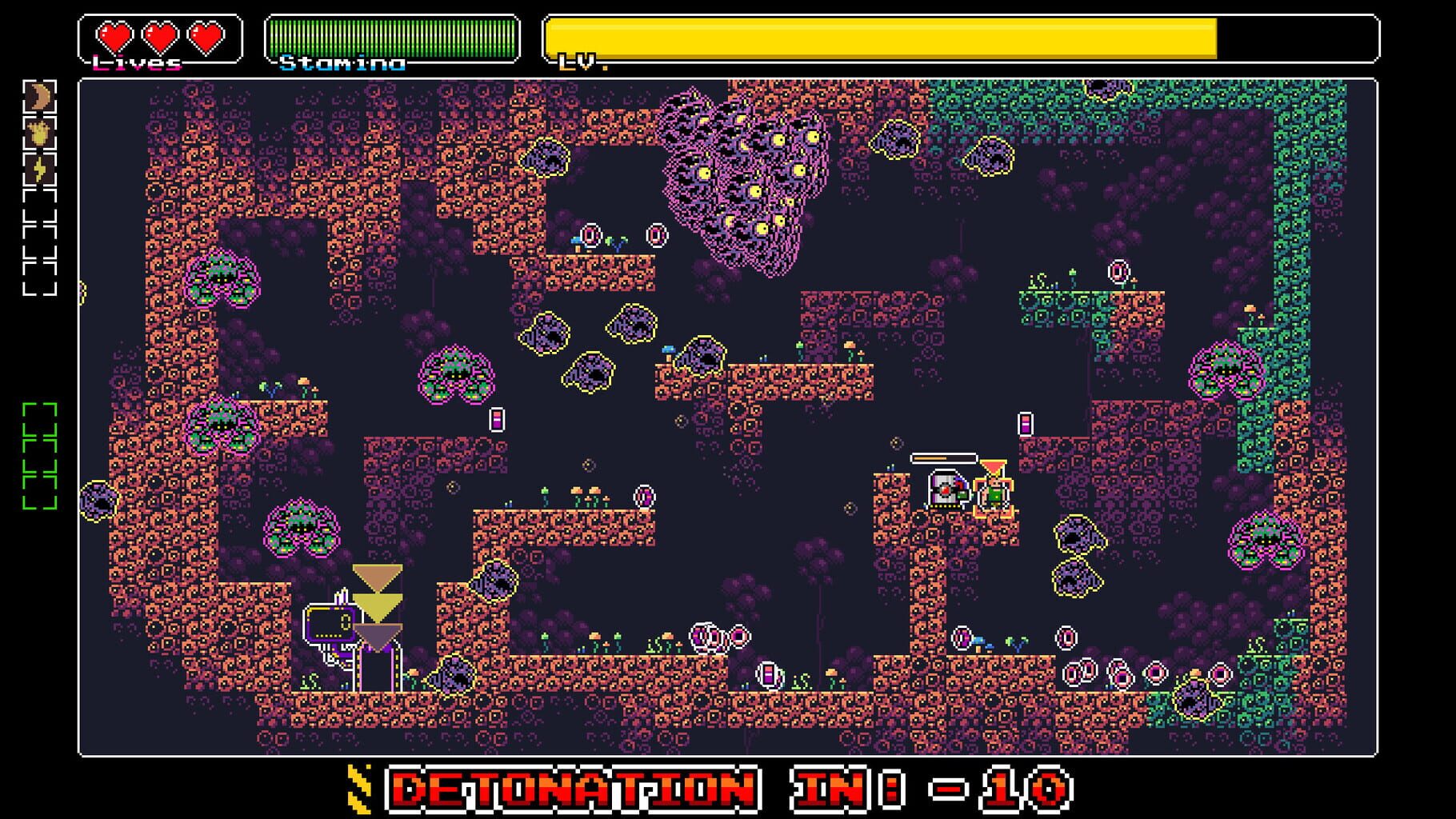Click the pink potion pickup near map center
The height and width of the screenshot is (819, 1456).
(498, 418)
